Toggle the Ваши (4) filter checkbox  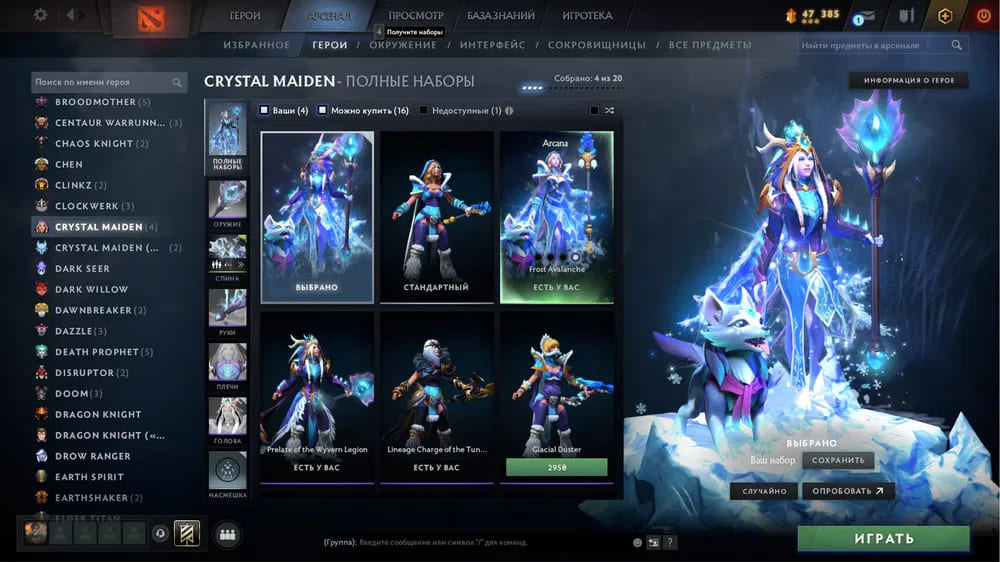click(264, 110)
